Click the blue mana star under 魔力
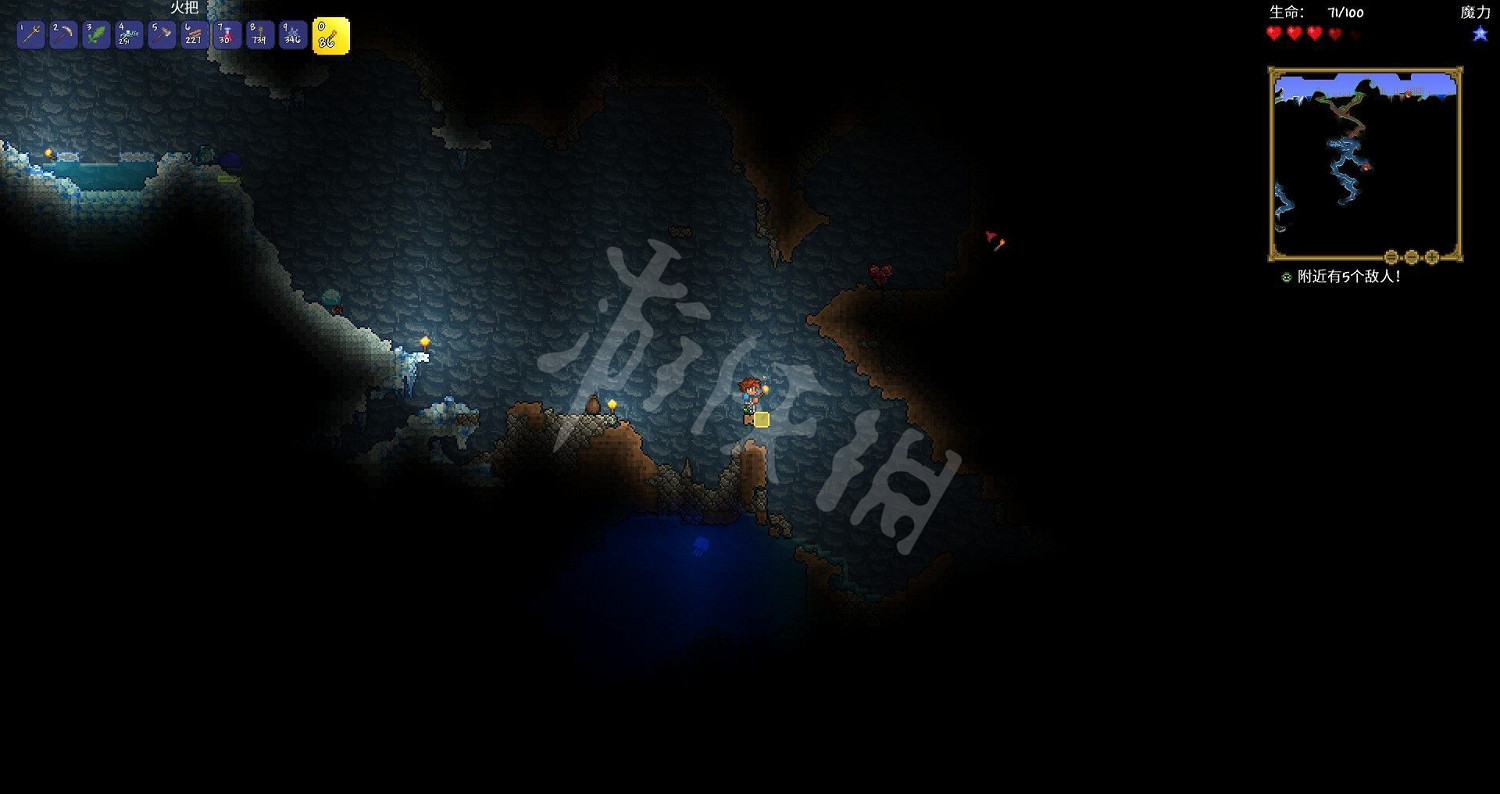1500x794 pixels. 1478,33
